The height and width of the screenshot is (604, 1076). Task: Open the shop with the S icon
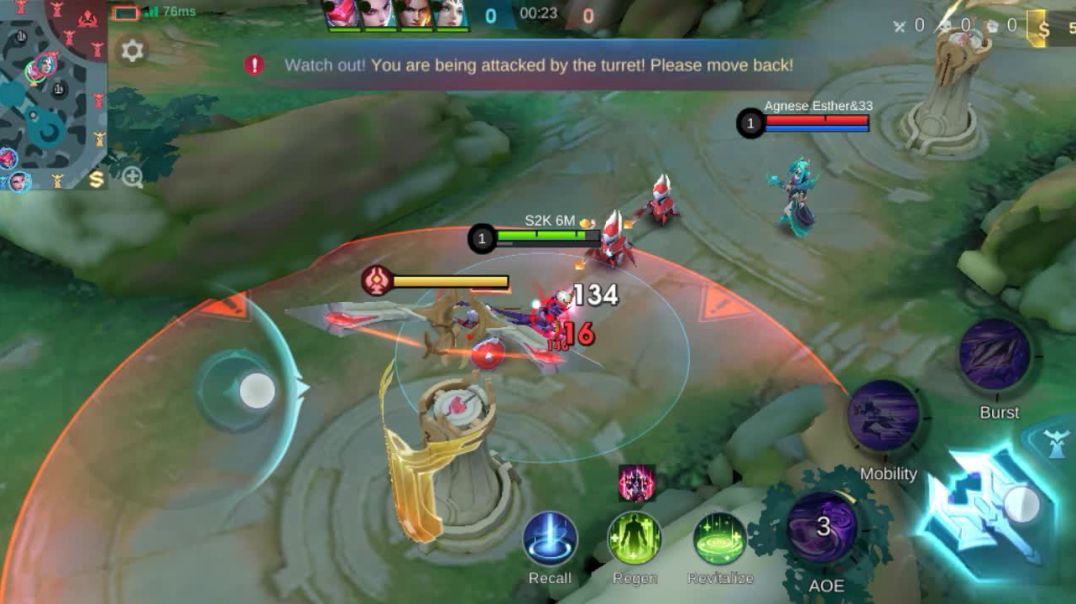pyautogui.click(x=97, y=179)
